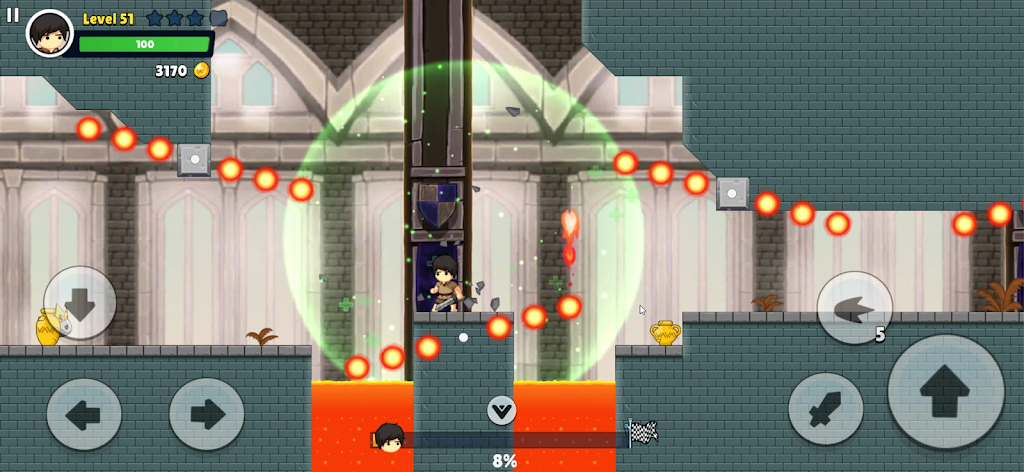Collapse the level progress bar chevron
The width and height of the screenshot is (1024, 472).
pos(501,409)
